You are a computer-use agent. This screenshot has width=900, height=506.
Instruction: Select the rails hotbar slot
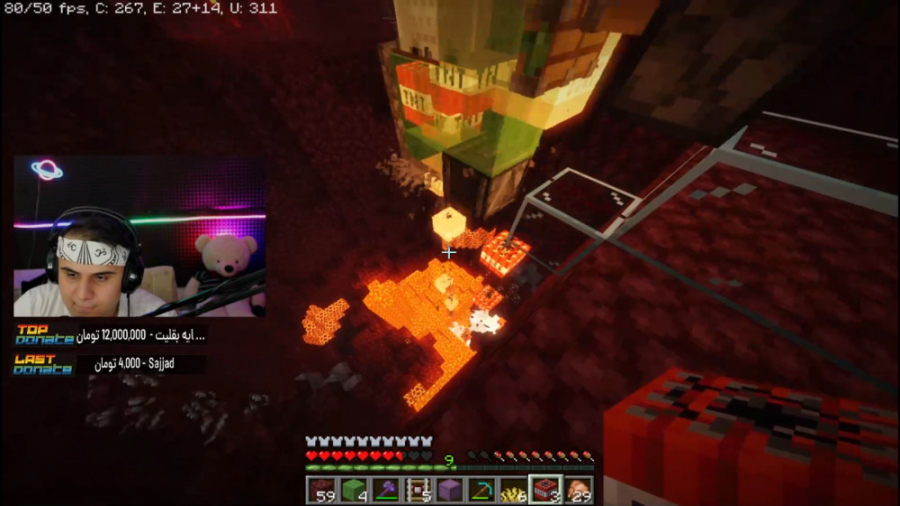pos(417,490)
